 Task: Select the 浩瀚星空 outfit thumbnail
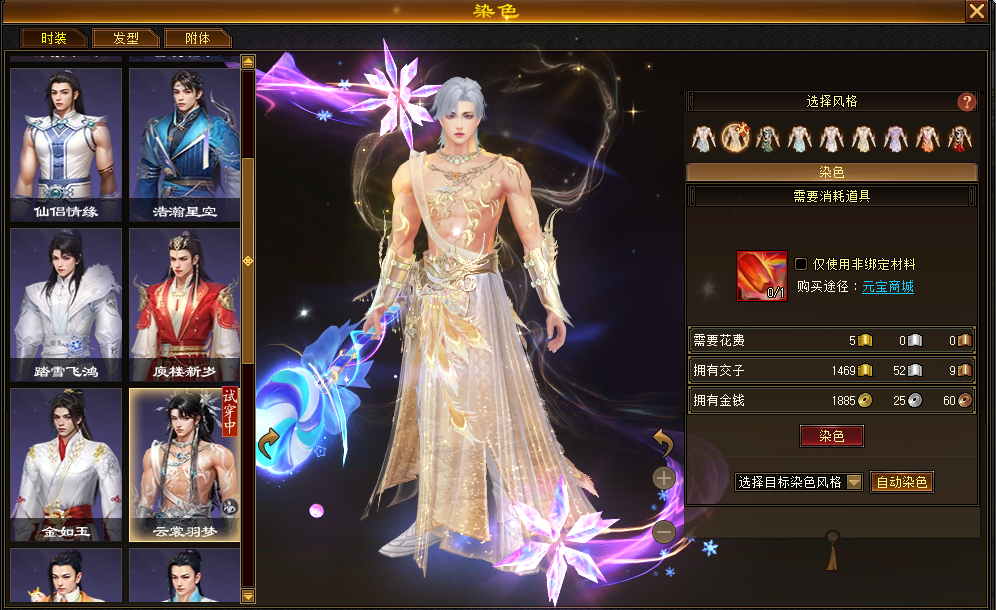184,142
